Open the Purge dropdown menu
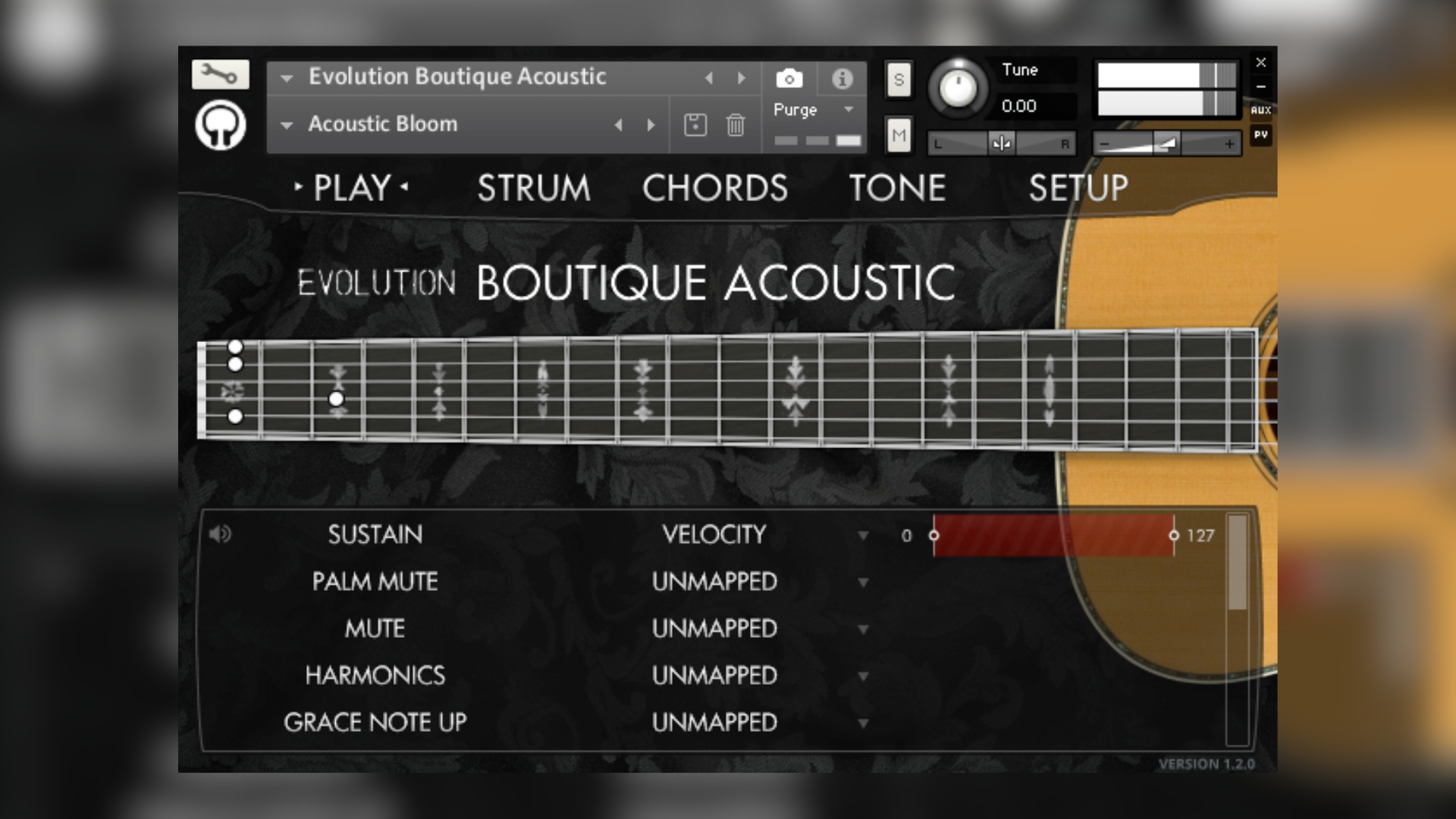 811,110
